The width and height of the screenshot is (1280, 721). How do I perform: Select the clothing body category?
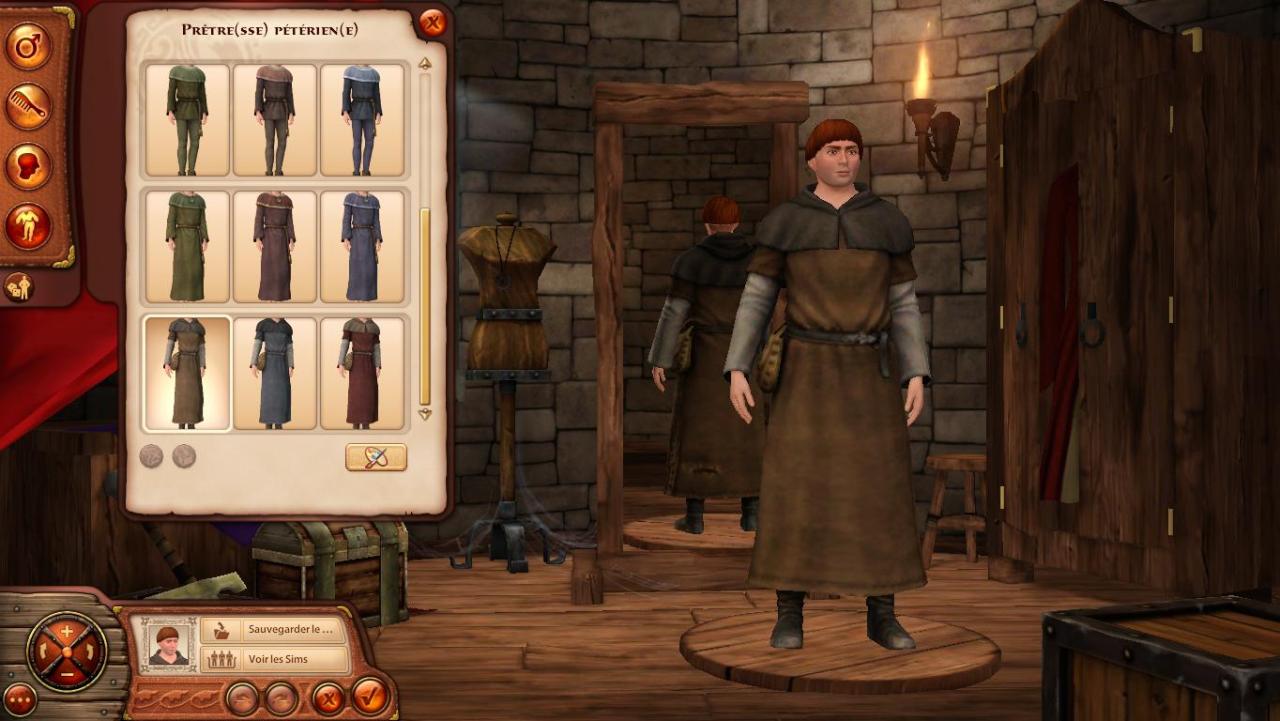28,226
